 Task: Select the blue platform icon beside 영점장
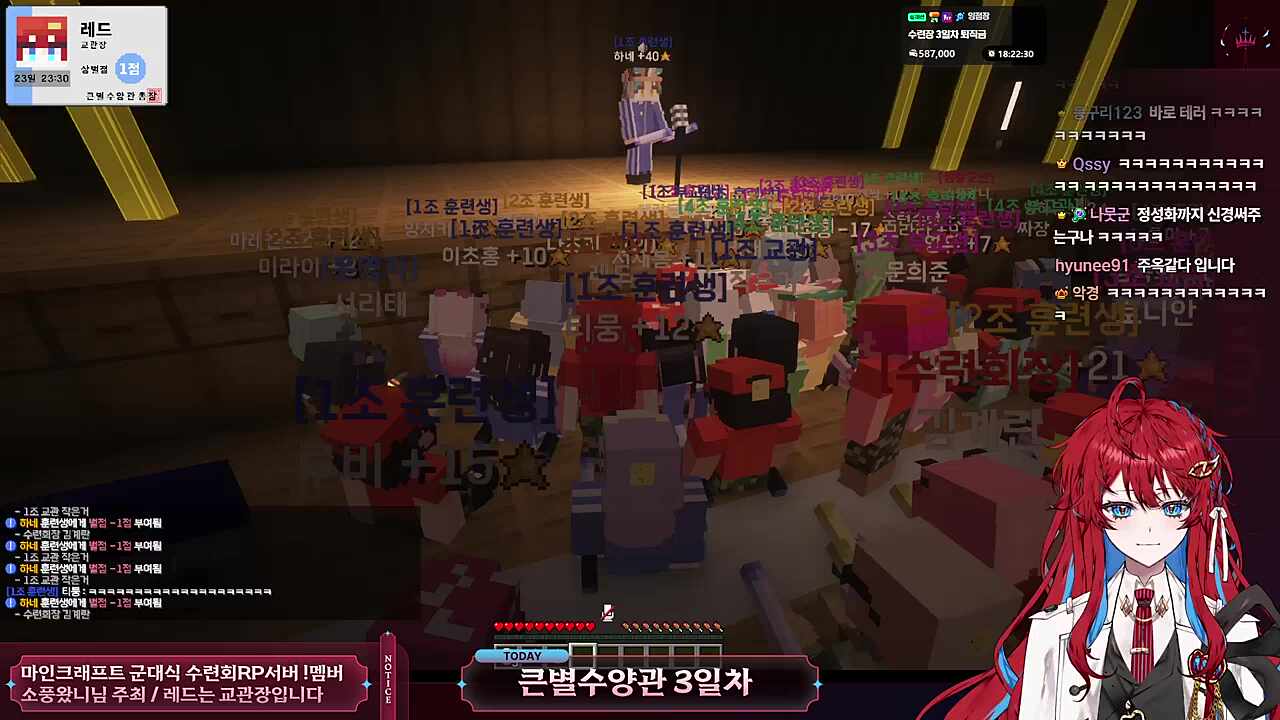click(960, 17)
